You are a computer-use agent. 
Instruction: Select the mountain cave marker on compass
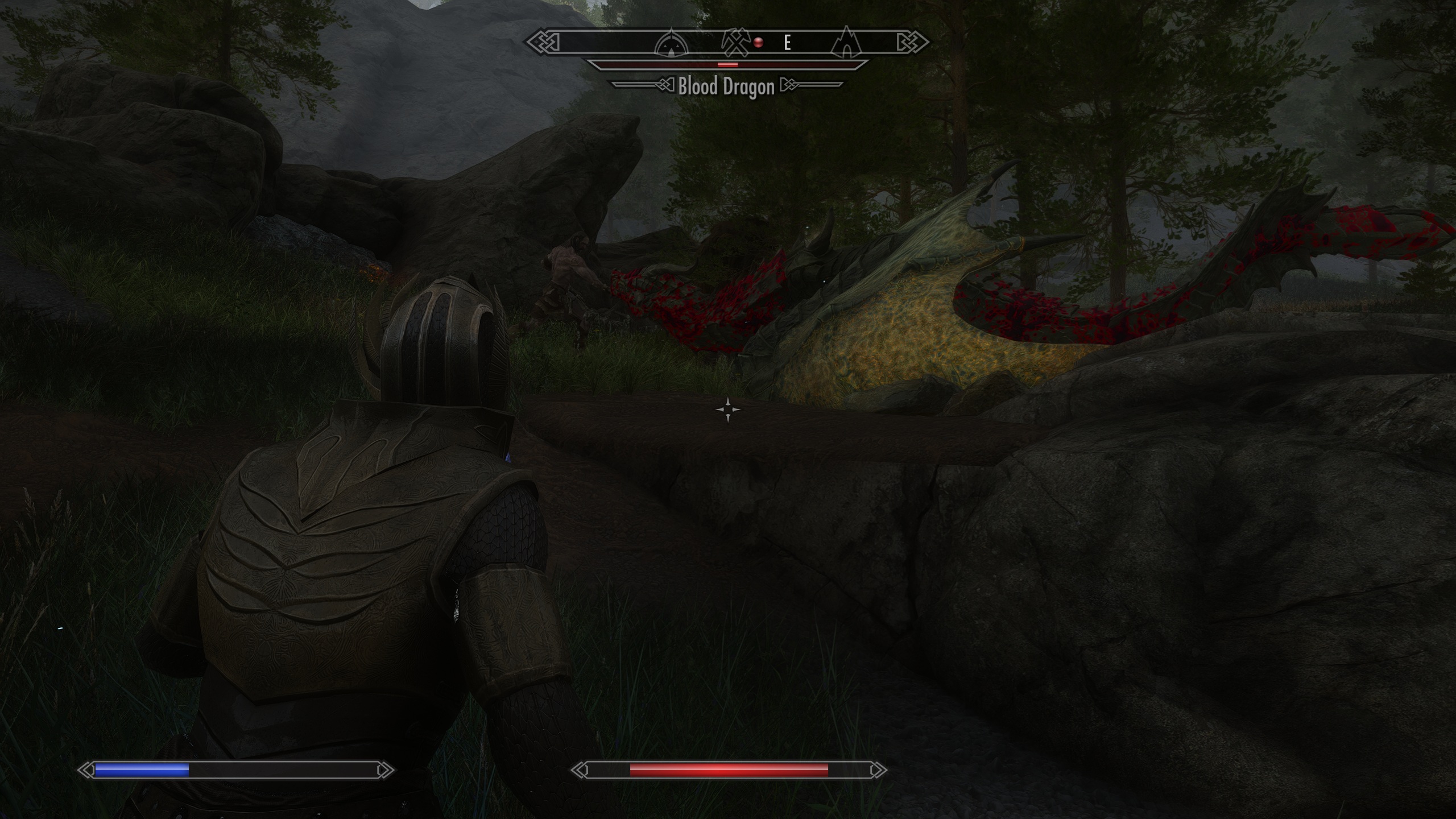846,42
